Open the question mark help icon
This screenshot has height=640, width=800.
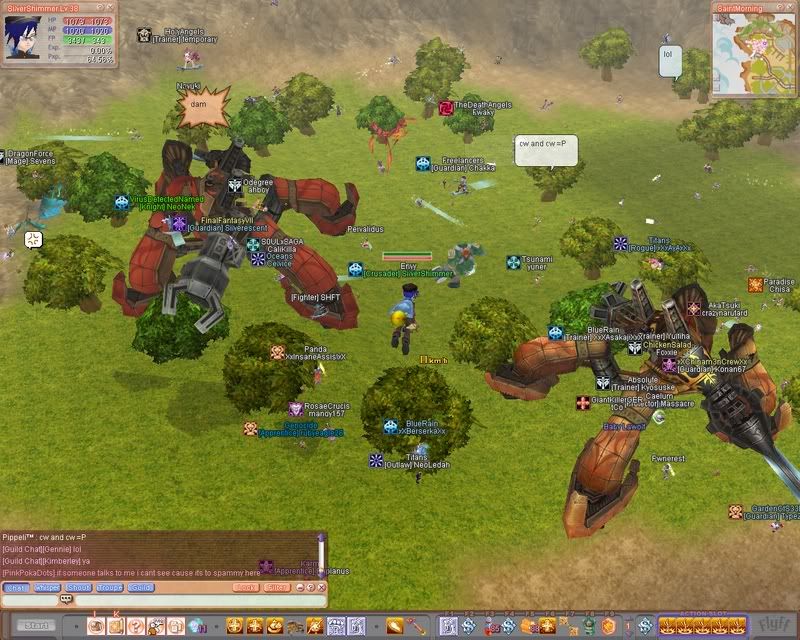(136, 626)
